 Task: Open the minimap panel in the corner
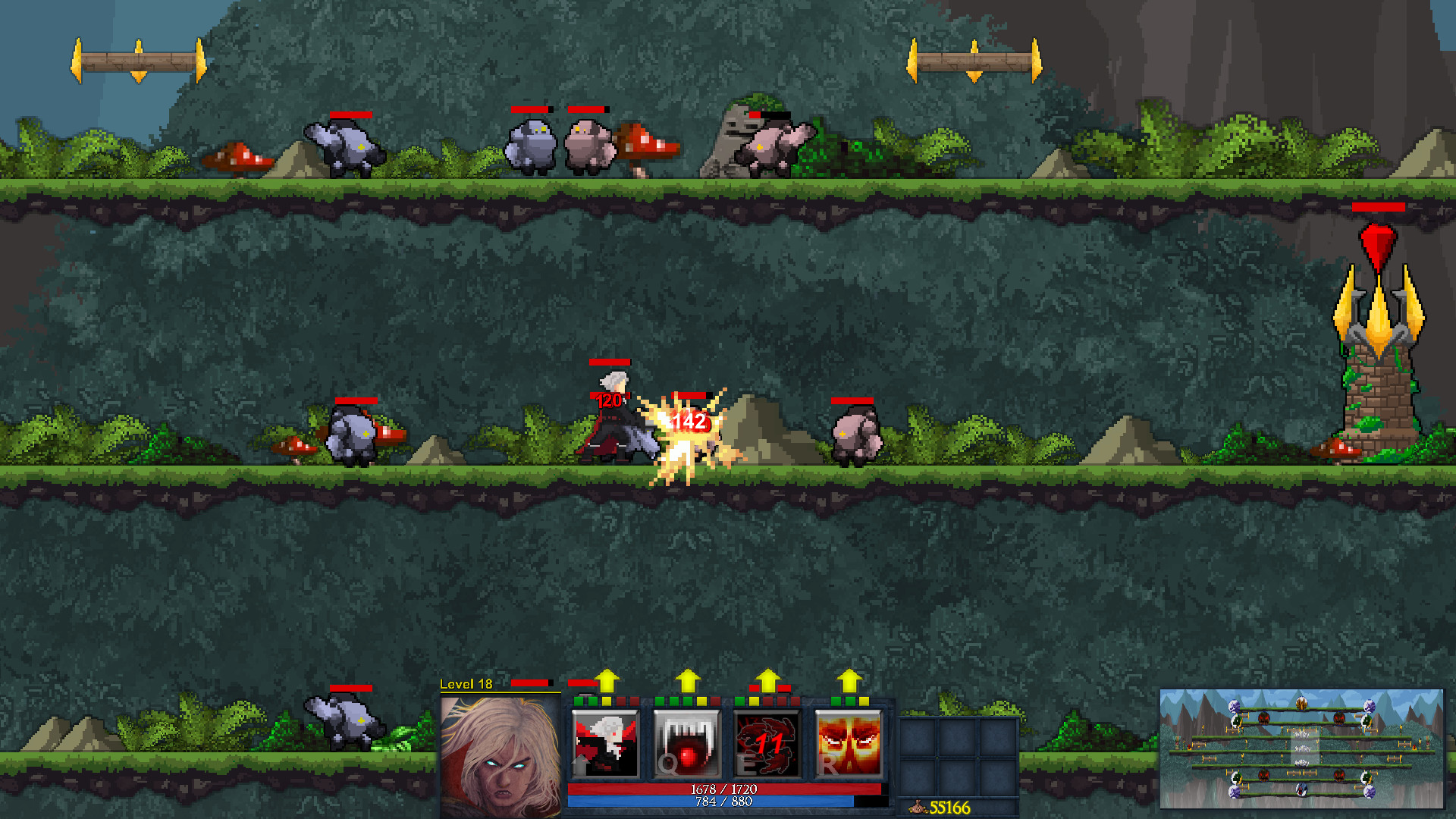click(x=1304, y=751)
